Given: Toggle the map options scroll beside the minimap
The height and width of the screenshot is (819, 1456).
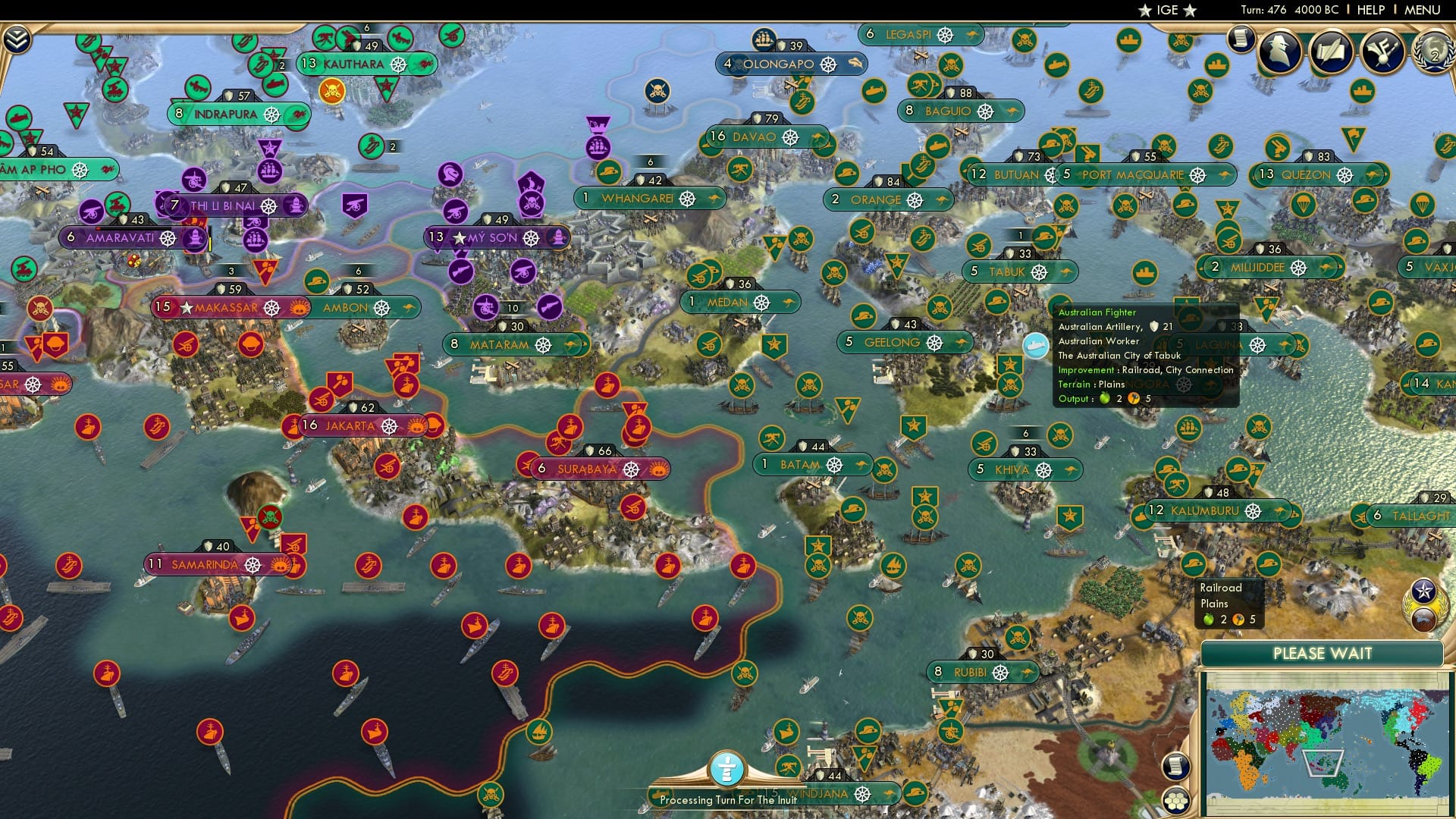Looking at the screenshot, I should click(x=1176, y=766).
